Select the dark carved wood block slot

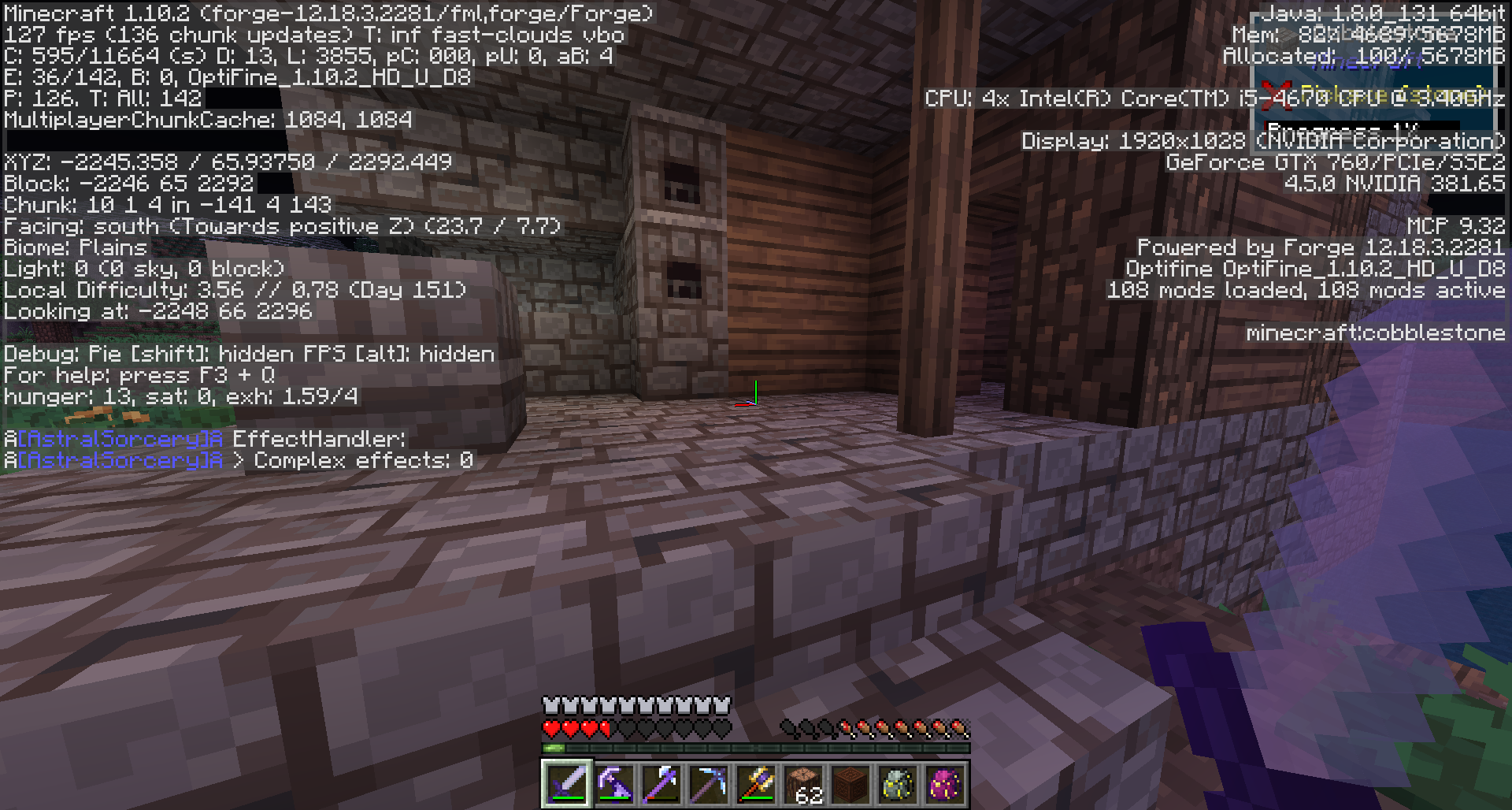pos(850,784)
